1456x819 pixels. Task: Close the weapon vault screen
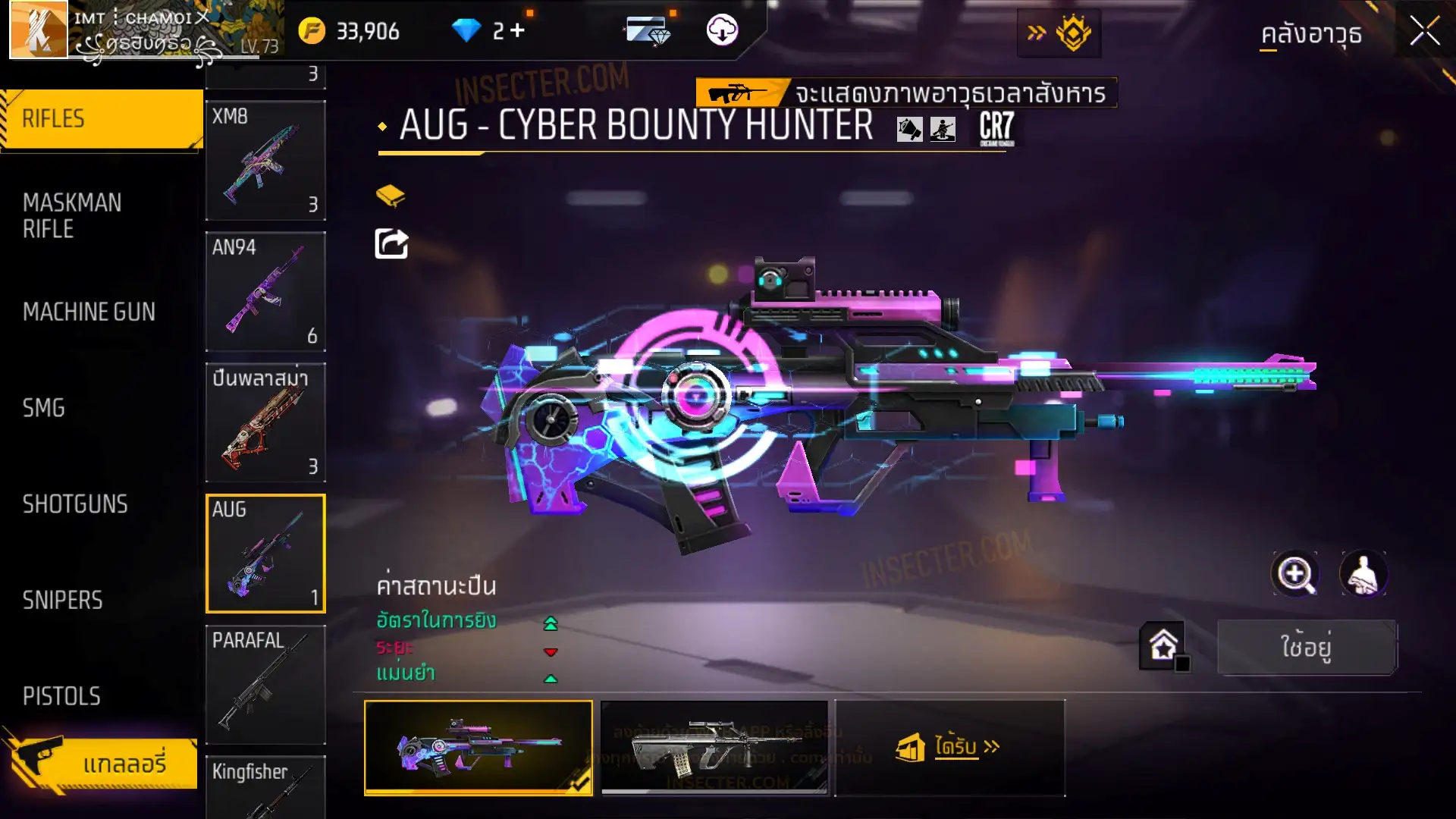[1424, 32]
